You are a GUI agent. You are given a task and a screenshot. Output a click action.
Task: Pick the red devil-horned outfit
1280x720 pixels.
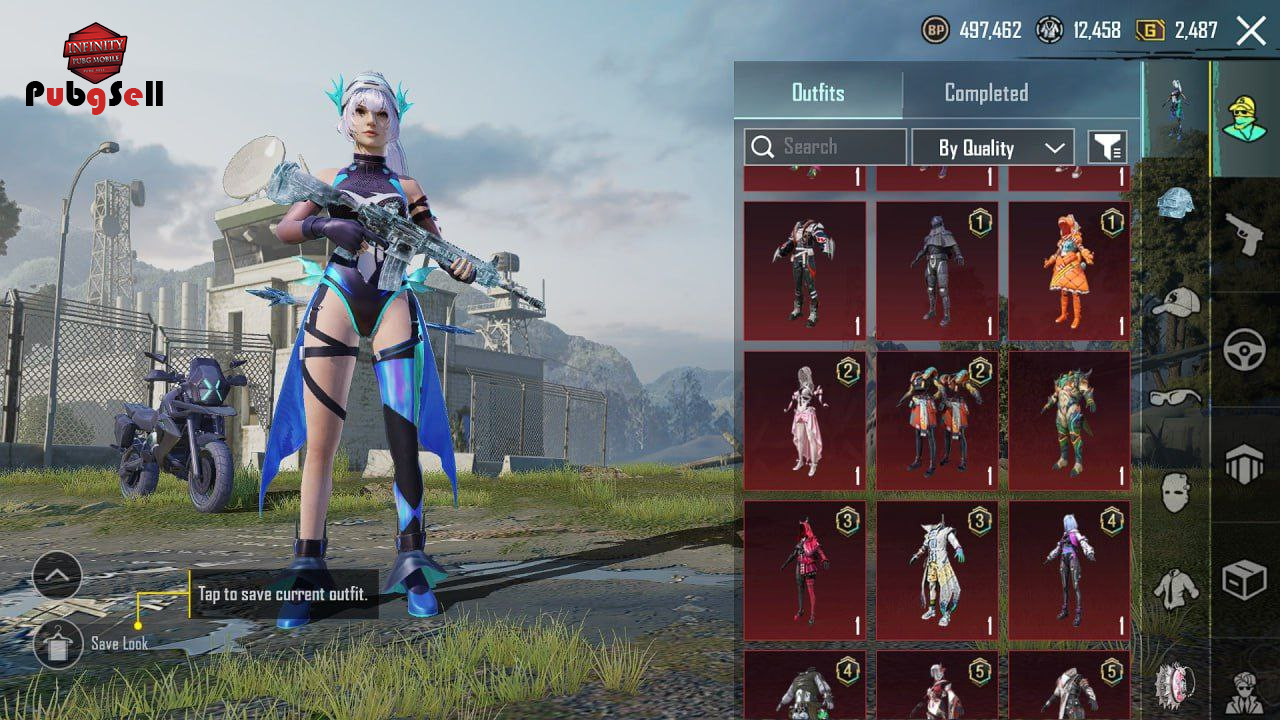805,570
